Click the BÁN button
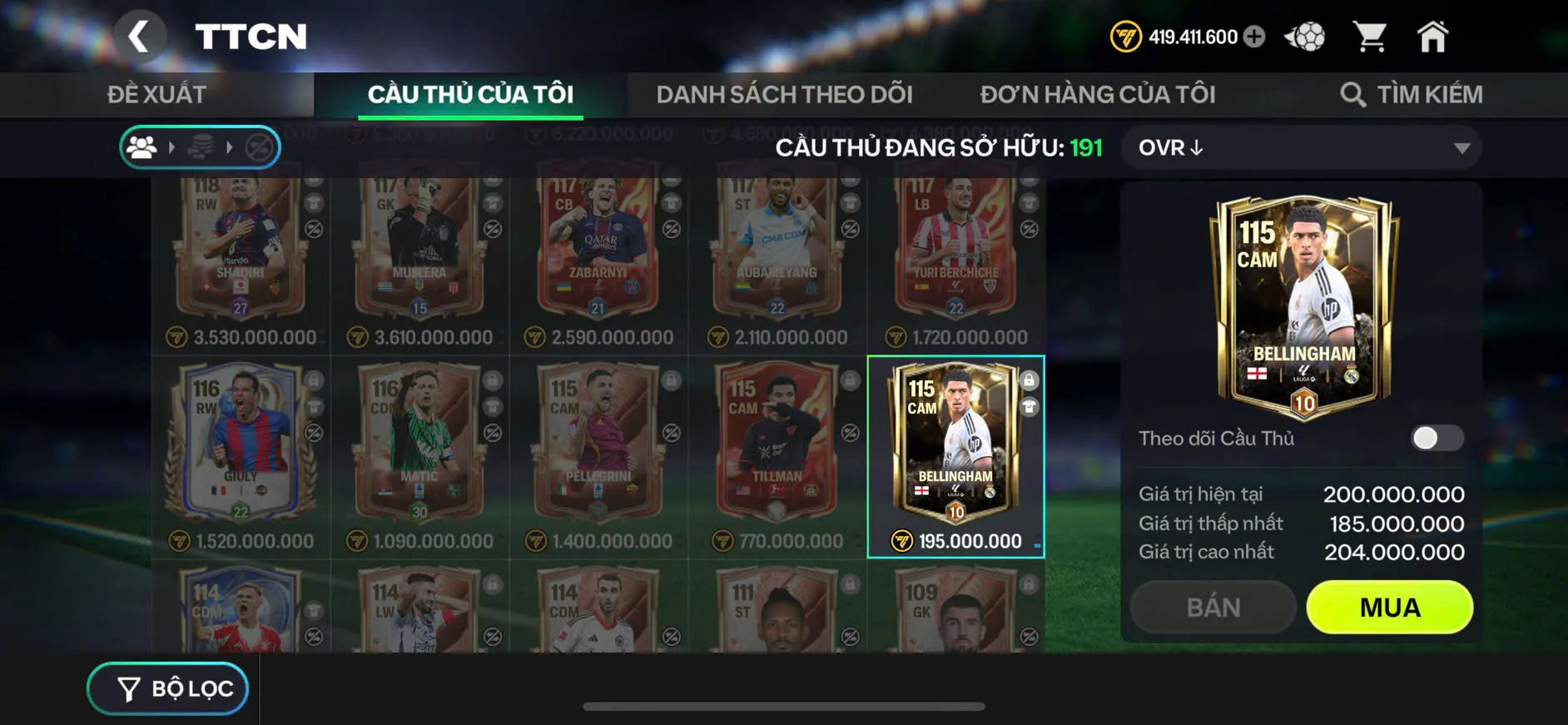 [1212, 607]
